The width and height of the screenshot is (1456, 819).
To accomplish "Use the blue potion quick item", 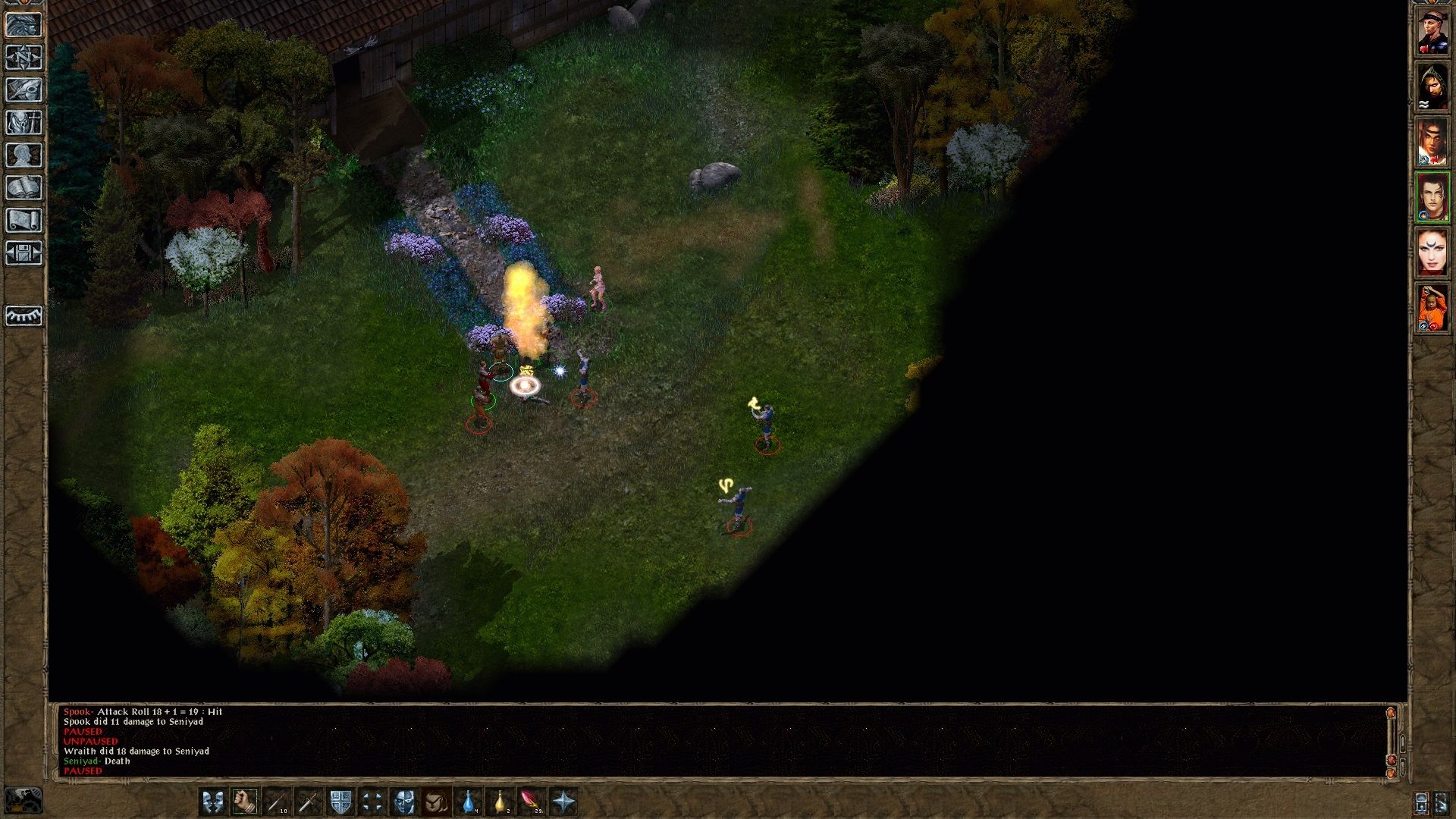I will click(469, 802).
